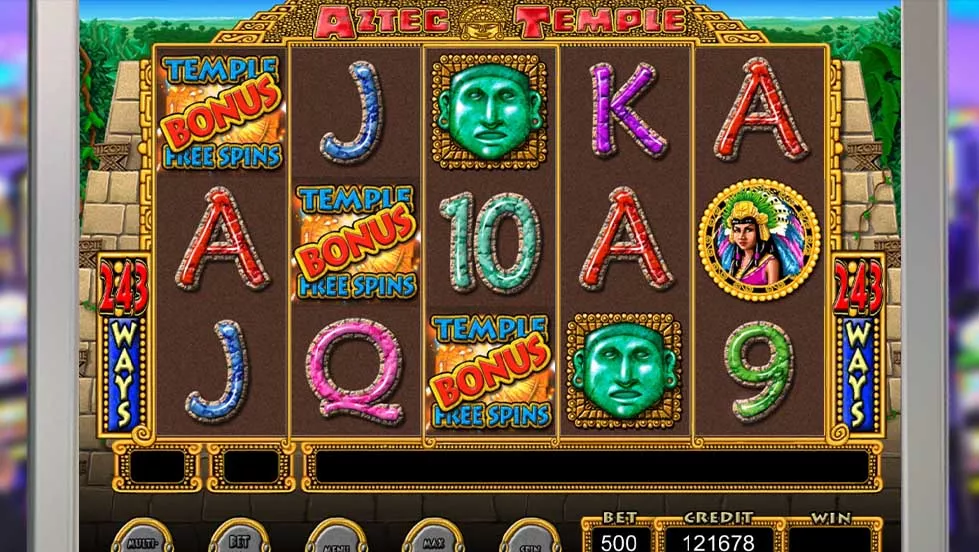
Task: Click the Multi stone button
Action: (x=141, y=540)
